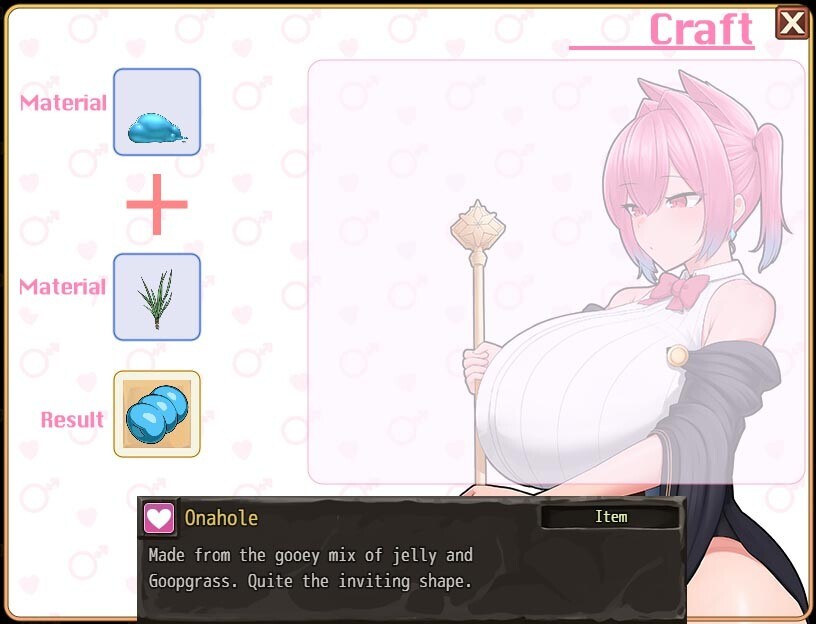Close the Craft window
Viewport: 816px width, 624px height.
[x=792, y=22]
